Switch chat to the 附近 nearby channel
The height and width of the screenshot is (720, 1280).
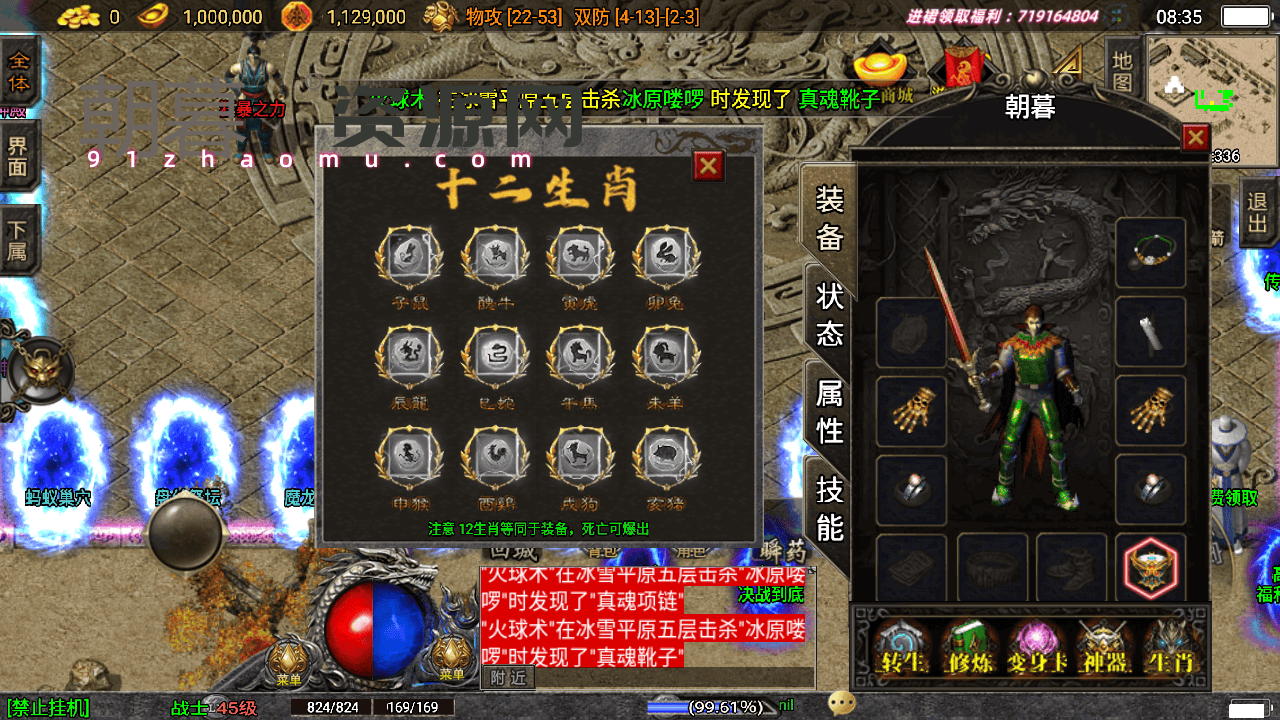click(508, 677)
